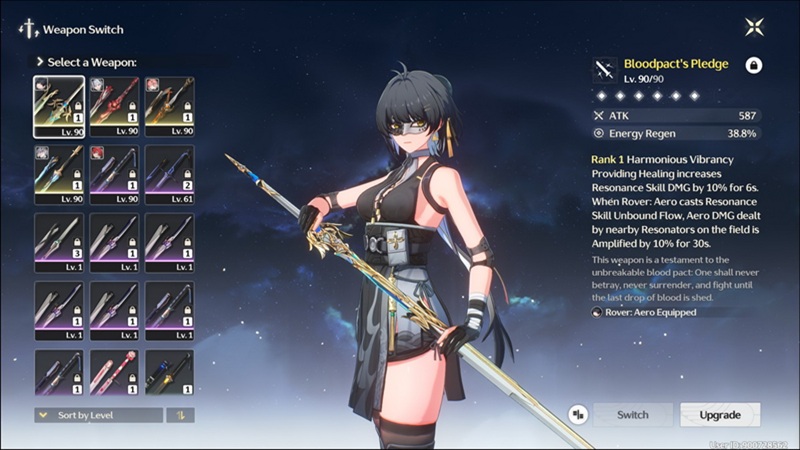The image size is (800, 450).
Task: Upgrade the Bloodpact's Pledge weapon
Action: click(720, 414)
